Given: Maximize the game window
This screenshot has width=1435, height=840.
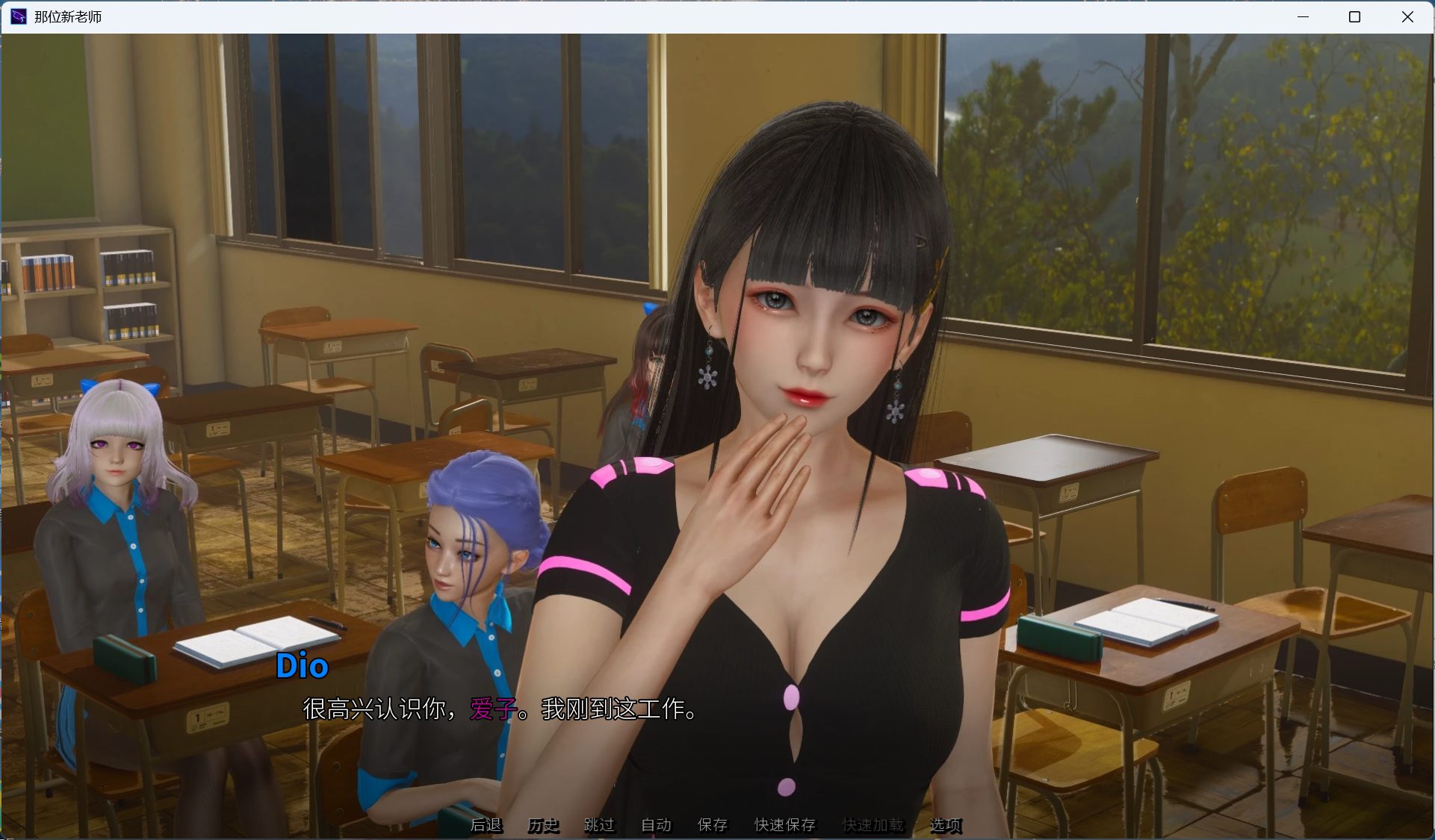Looking at the screenshot, I should 1355,16.
